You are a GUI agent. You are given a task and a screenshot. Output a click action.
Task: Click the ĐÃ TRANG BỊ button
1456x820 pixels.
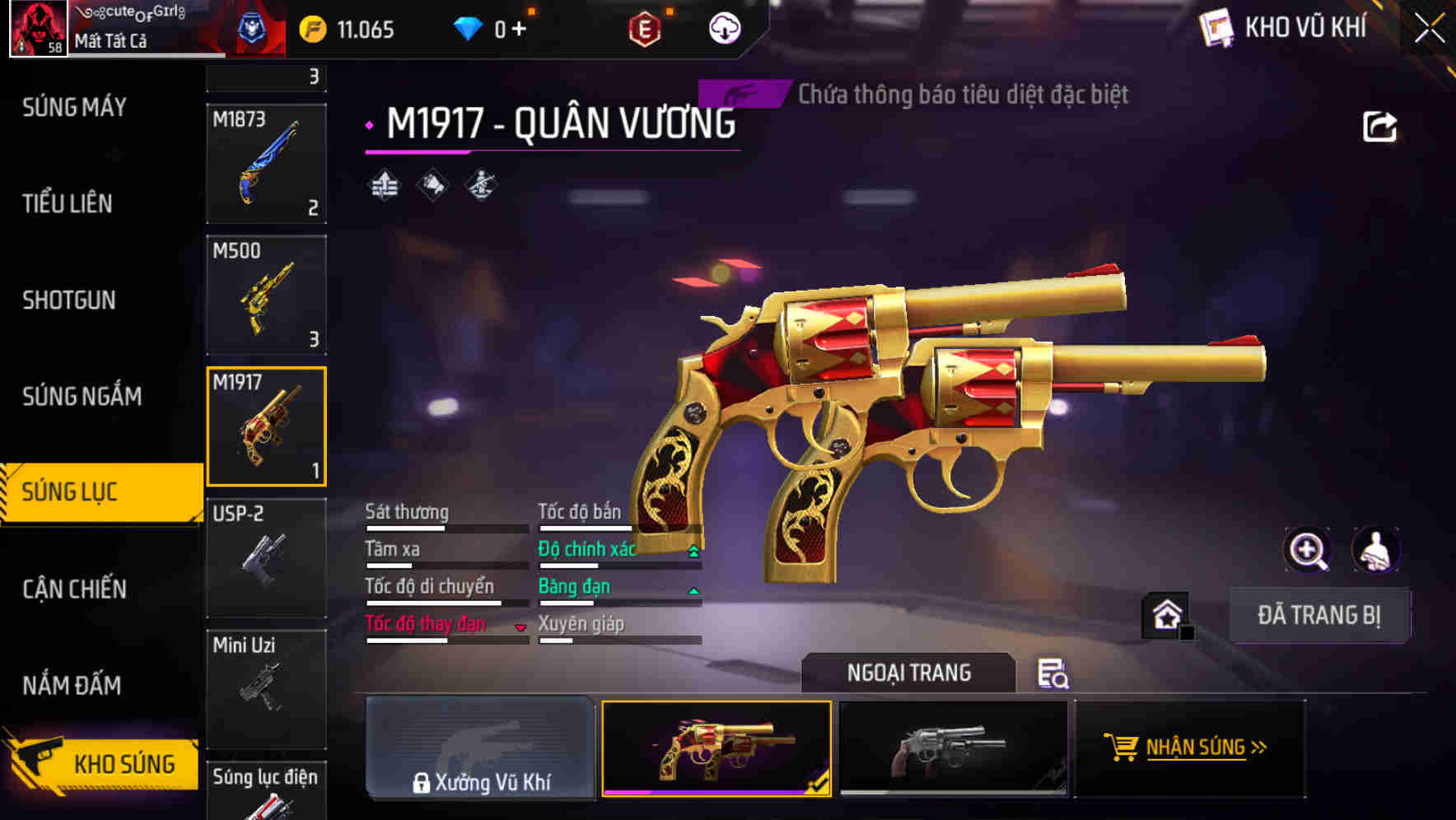1318,615
